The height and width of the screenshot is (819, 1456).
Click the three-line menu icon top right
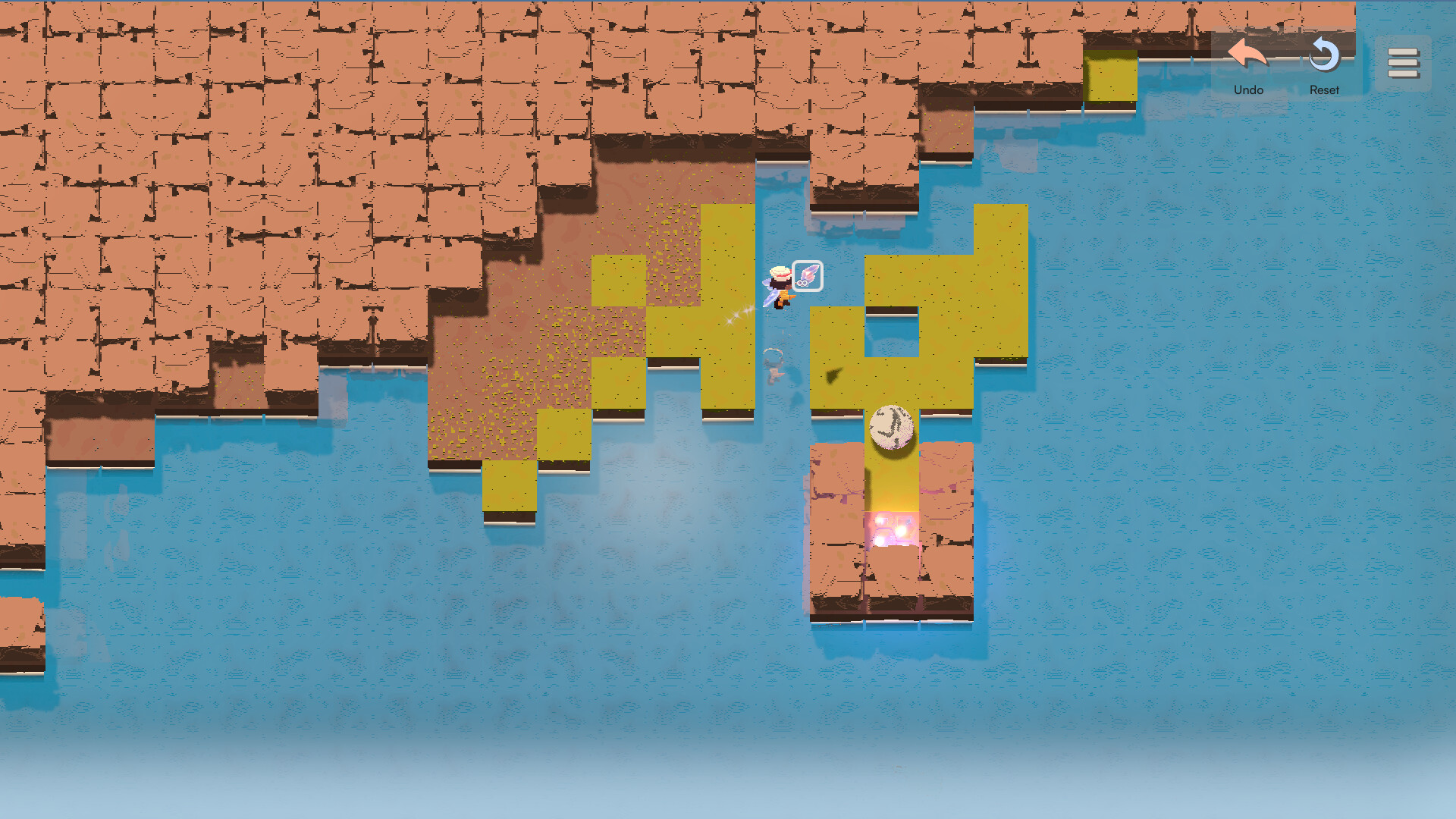[x=1404, y=63]
